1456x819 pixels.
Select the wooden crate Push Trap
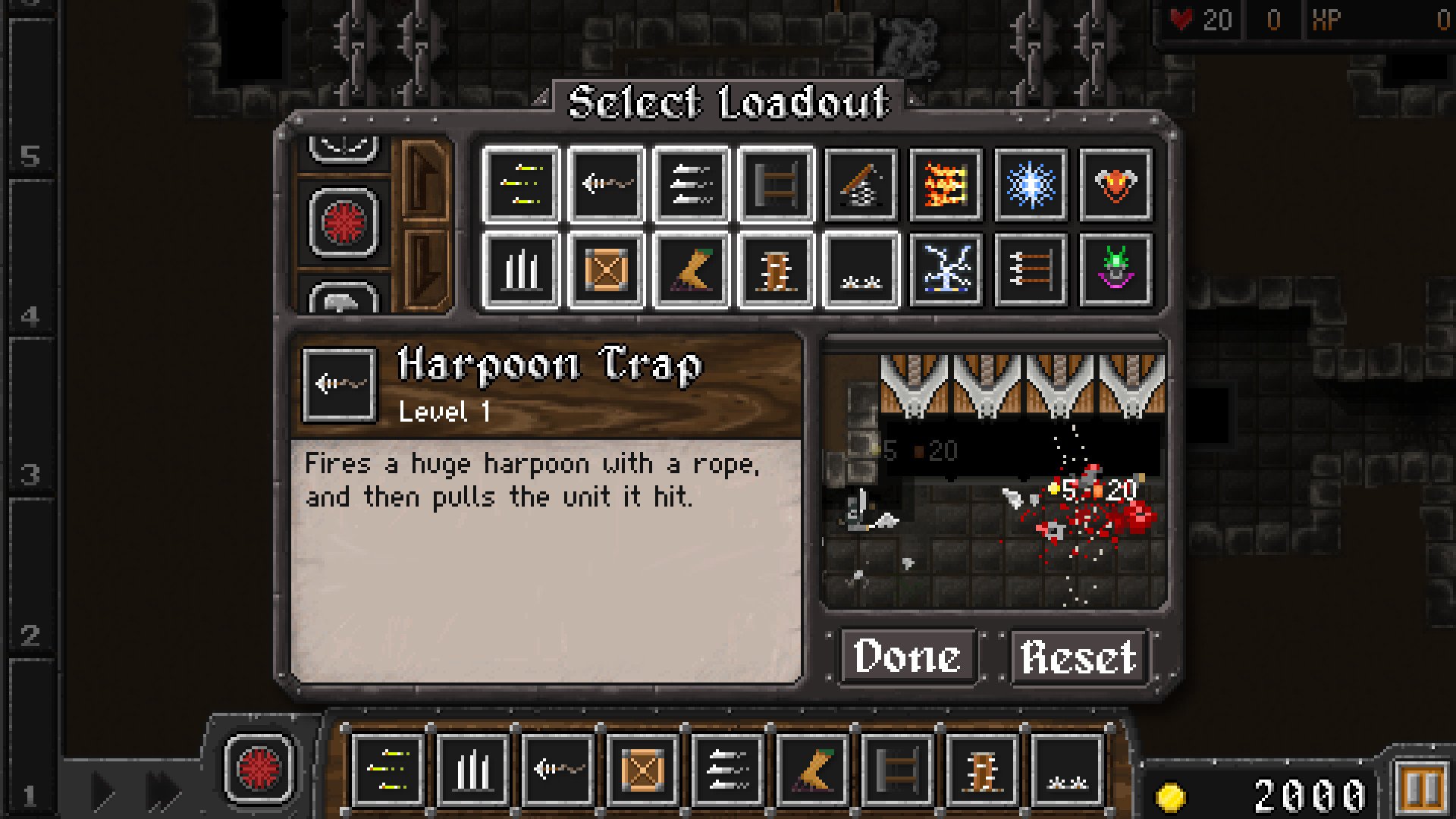point(605,270)
